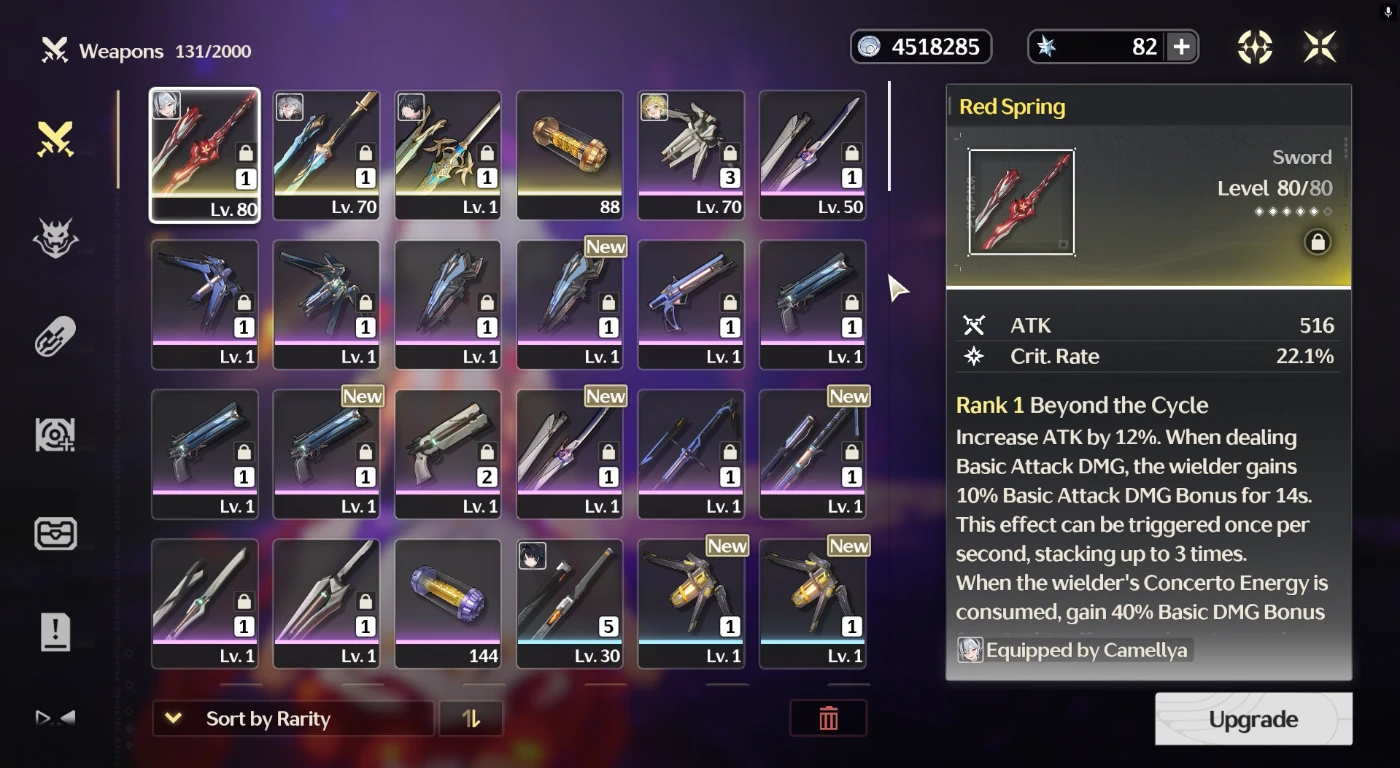Open the supply chest tab in sidebar
Viewport: 1400px width, 768px height.
(56, 534)
